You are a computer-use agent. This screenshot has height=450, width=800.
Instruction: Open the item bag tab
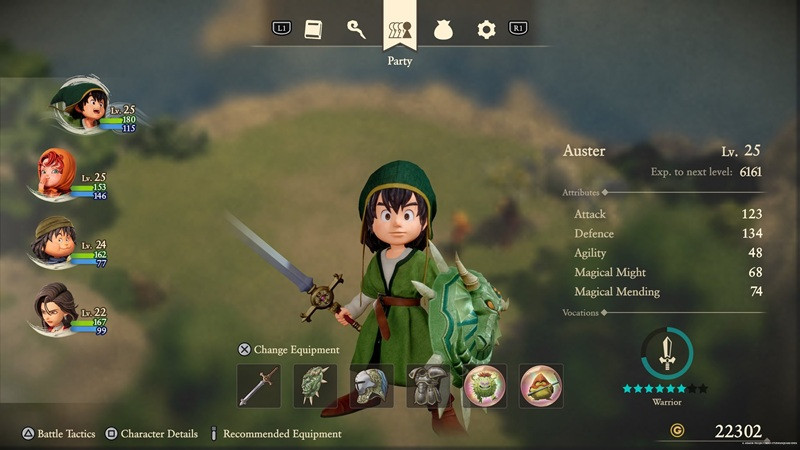tap(443, 30)
